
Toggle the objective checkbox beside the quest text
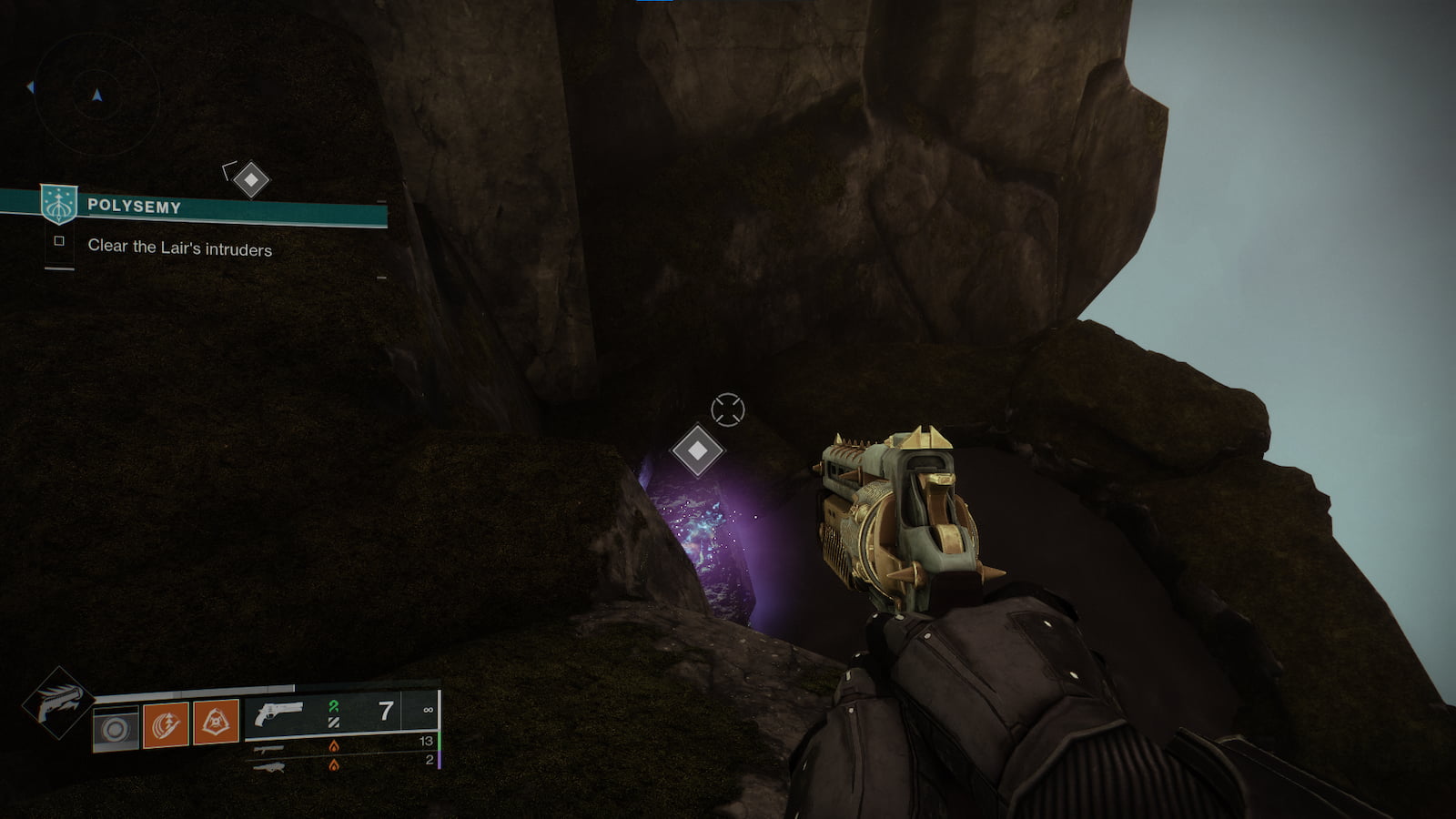59,240
